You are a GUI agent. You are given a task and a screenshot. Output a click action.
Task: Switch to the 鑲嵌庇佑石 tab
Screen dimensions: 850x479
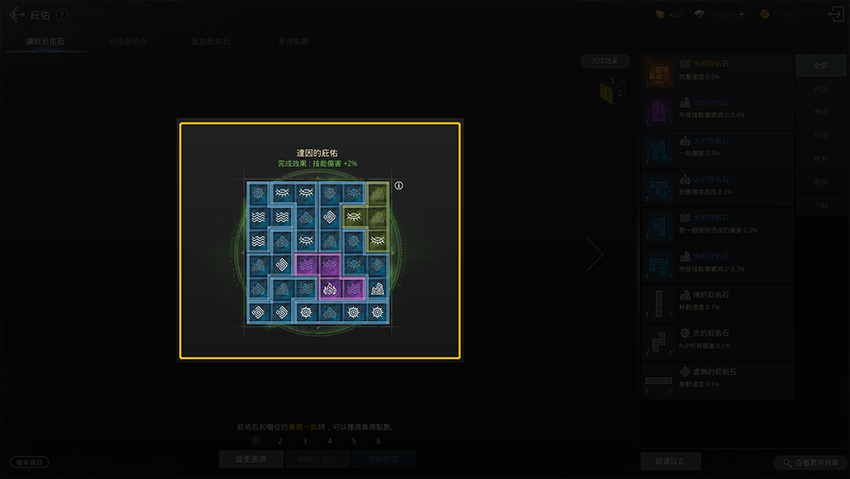click(x=47, y=42)
